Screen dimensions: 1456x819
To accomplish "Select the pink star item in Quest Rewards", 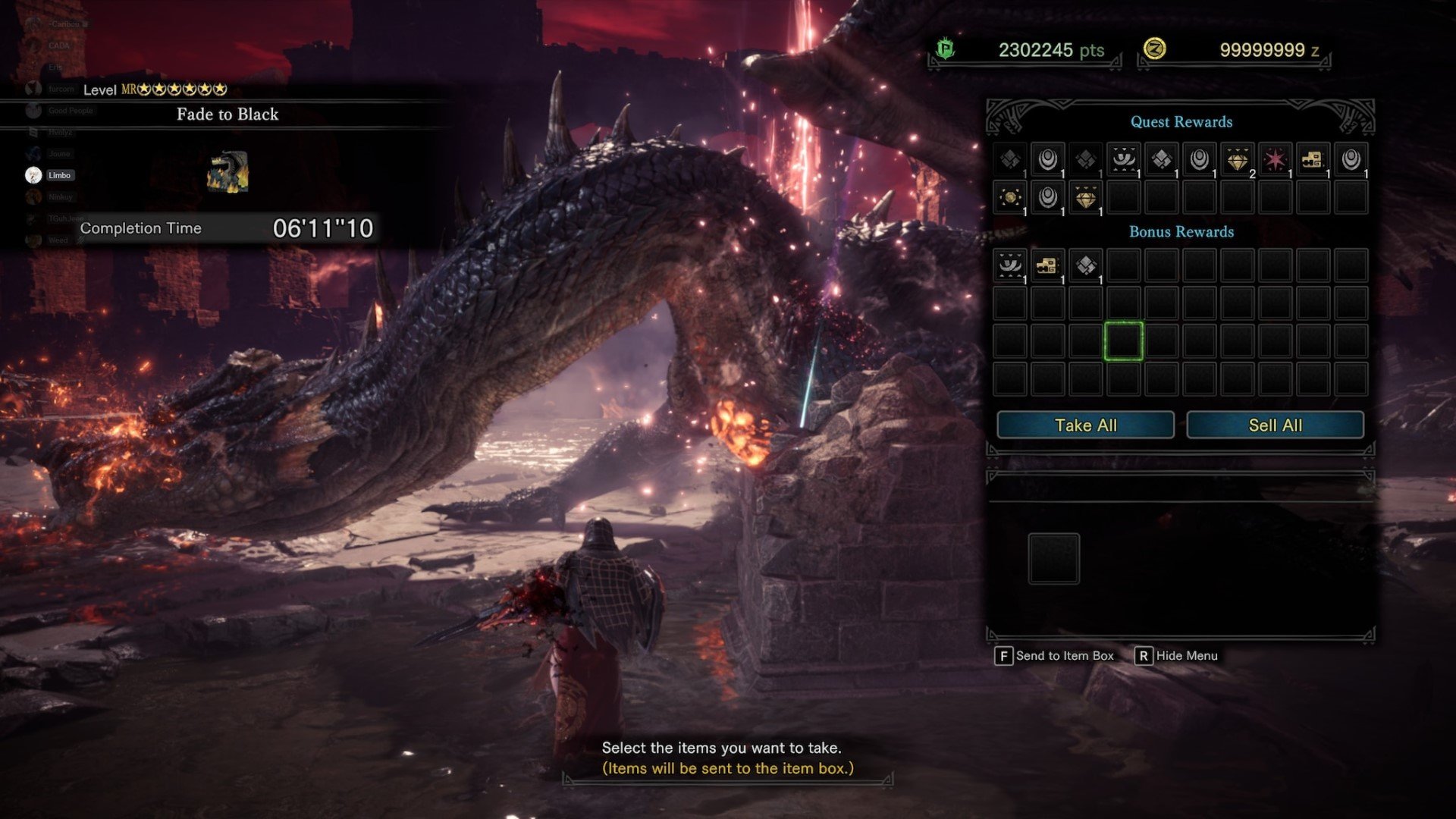I will click(x=1275, y=160).
